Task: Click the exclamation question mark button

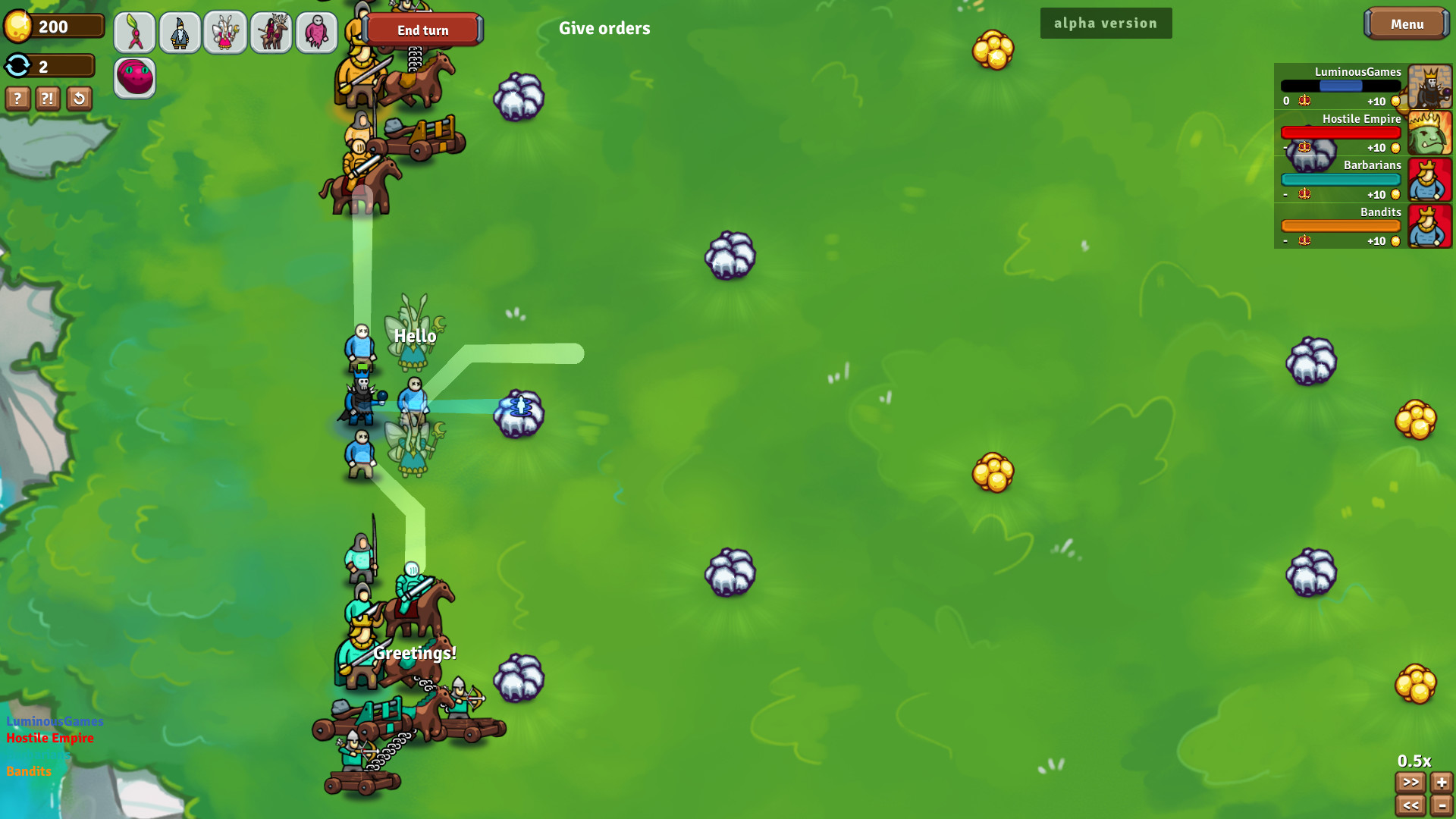Action: [x=48, y=98]
